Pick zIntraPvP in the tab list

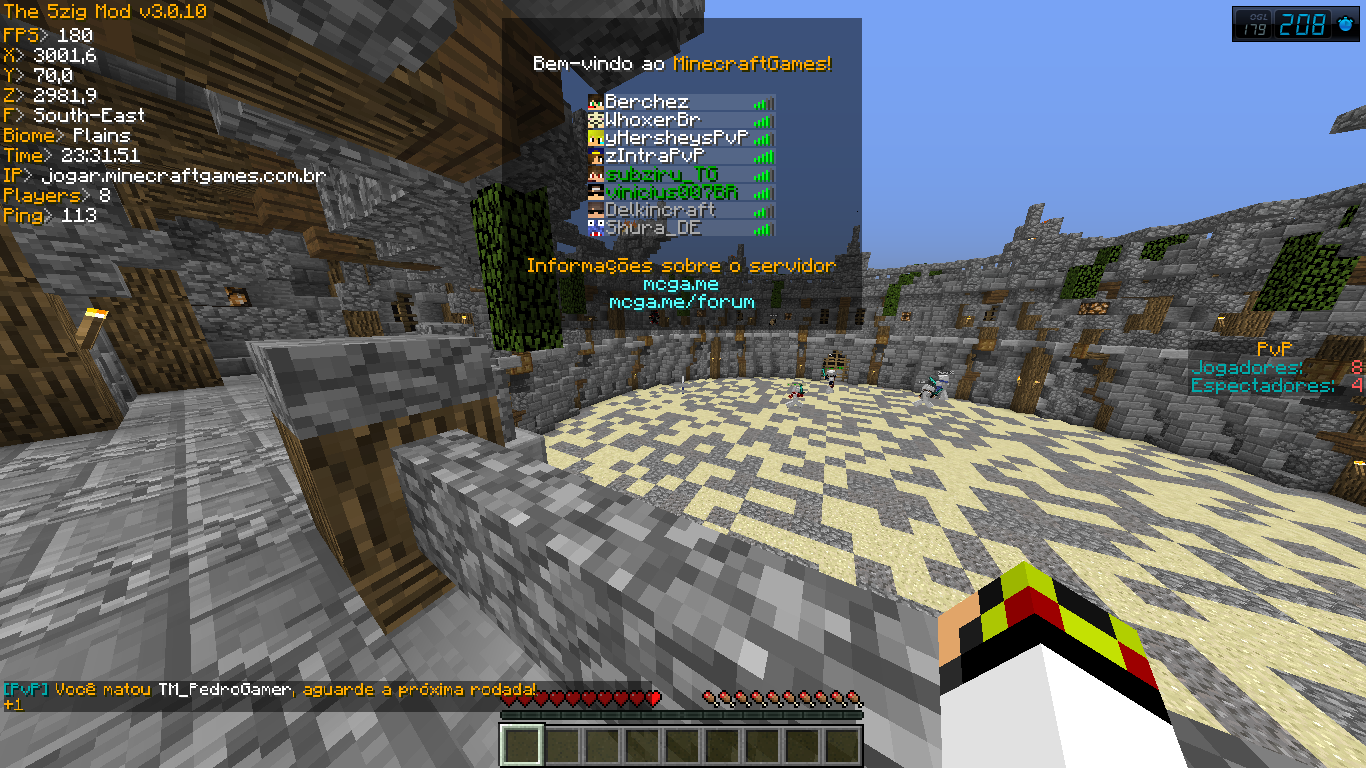tap(681, 156)
